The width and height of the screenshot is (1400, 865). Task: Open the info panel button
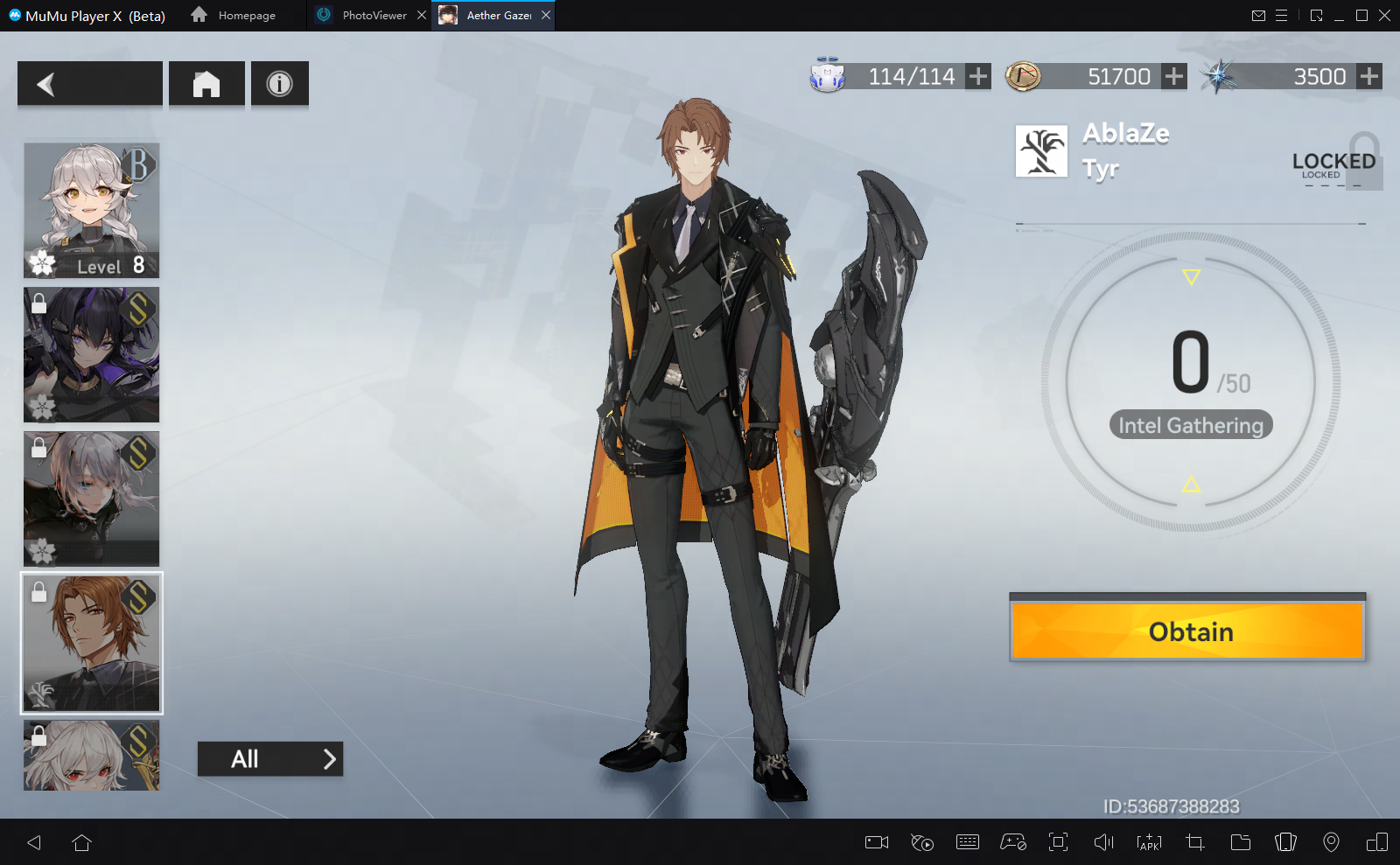click(x=279, y=84)
